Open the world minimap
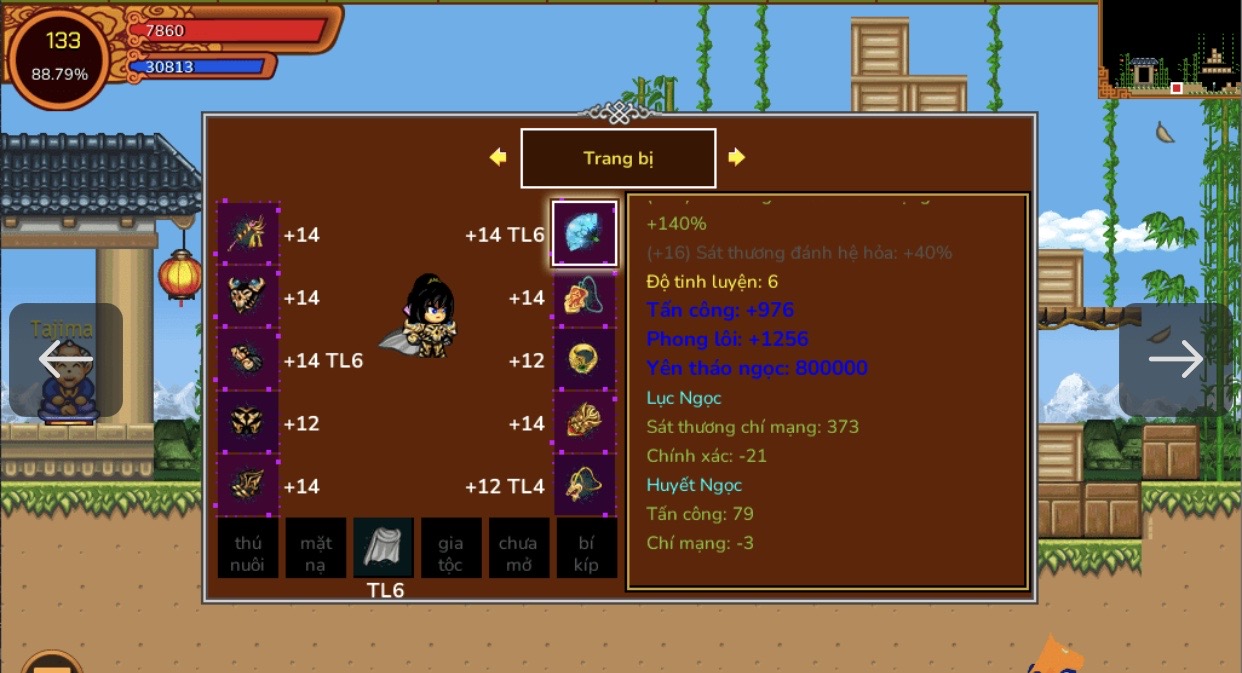Screen dimensions: 1242x673 coord(1170,48)
